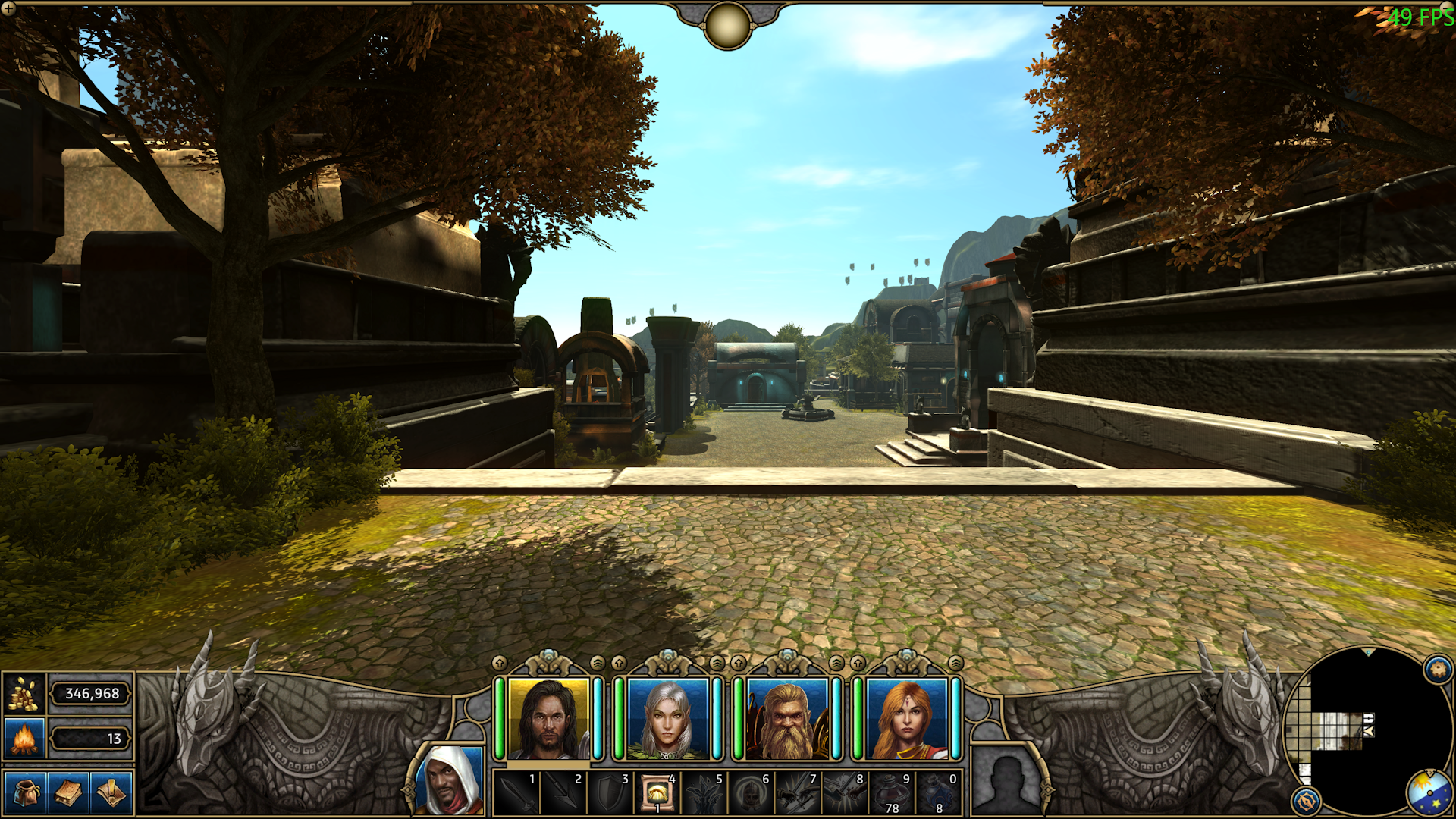Viewport: 1456px width, 819px height.
Task: Click the compass button below the minimap
Action: coord(1306,801)
